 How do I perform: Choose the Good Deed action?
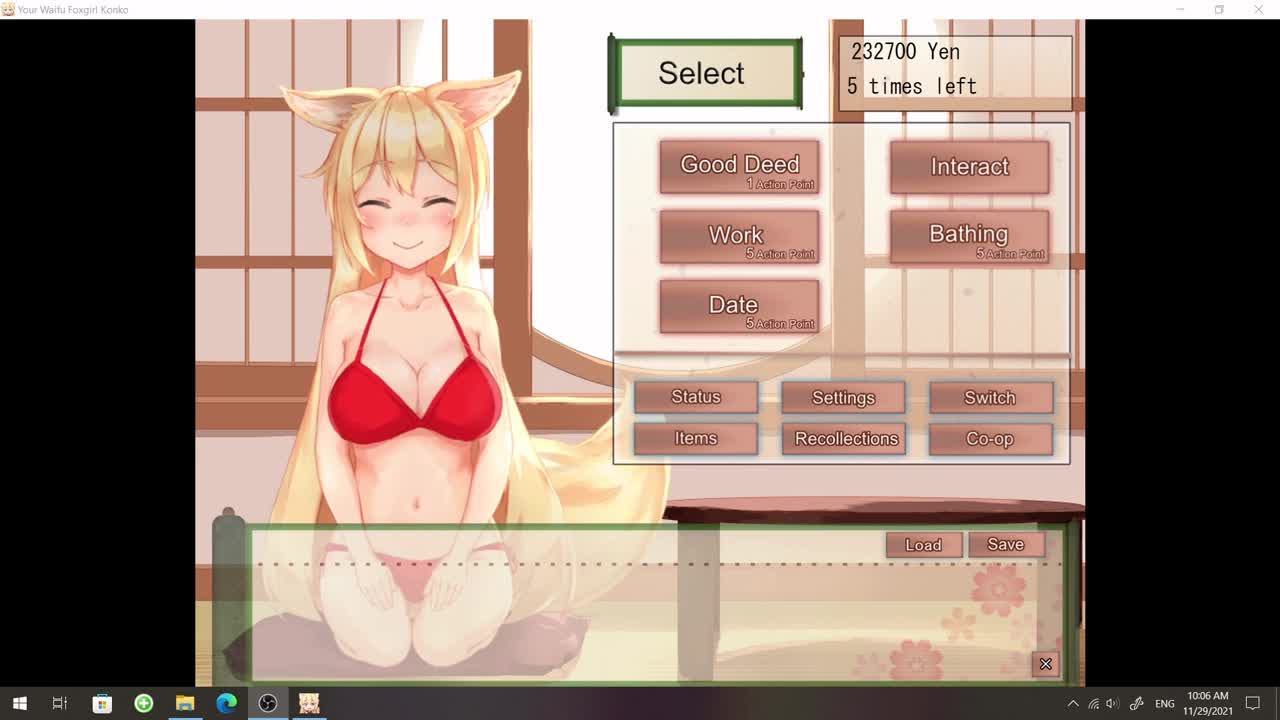point(739,167)
